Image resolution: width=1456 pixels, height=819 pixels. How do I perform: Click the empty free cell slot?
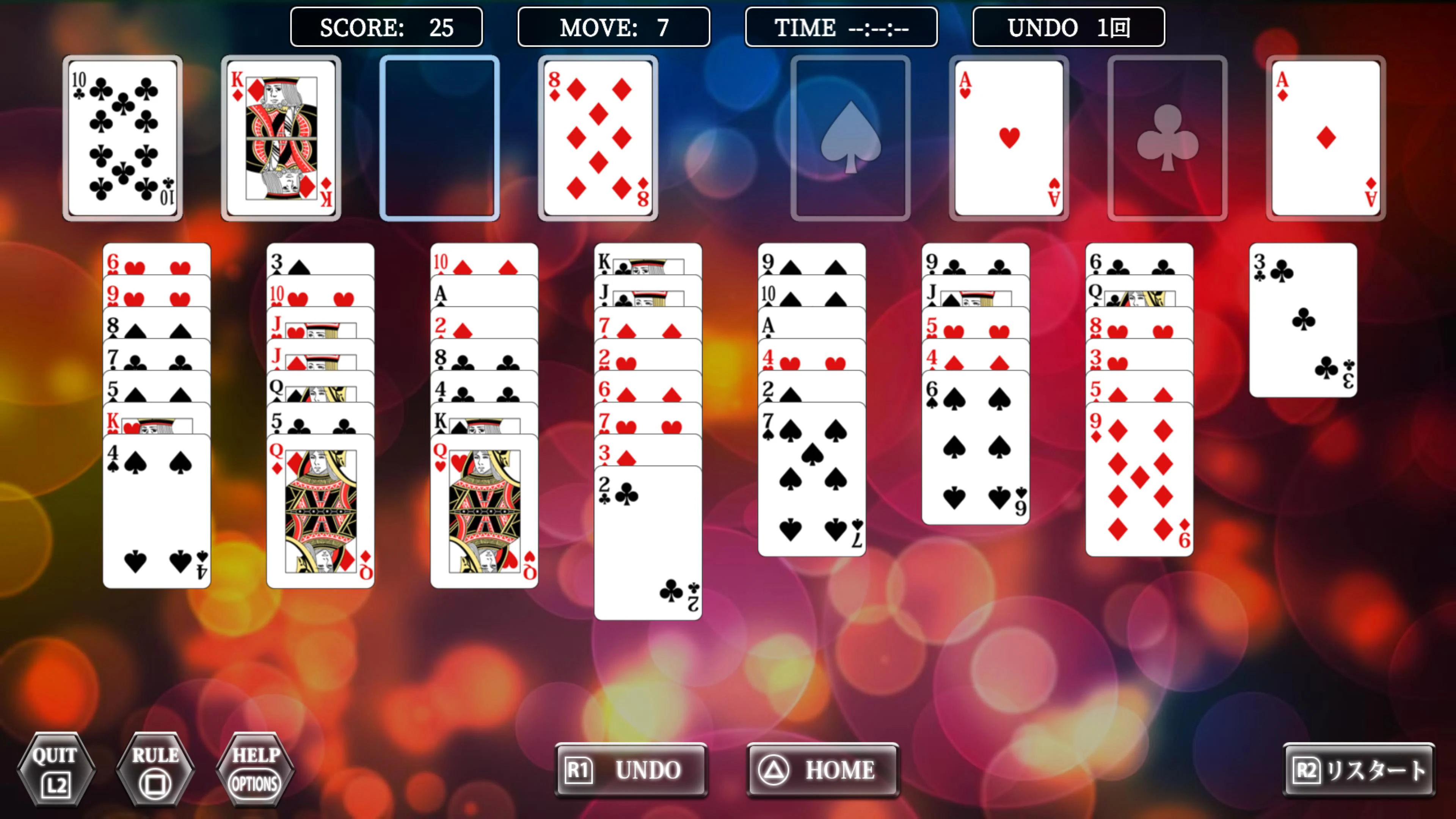[440, 137]
